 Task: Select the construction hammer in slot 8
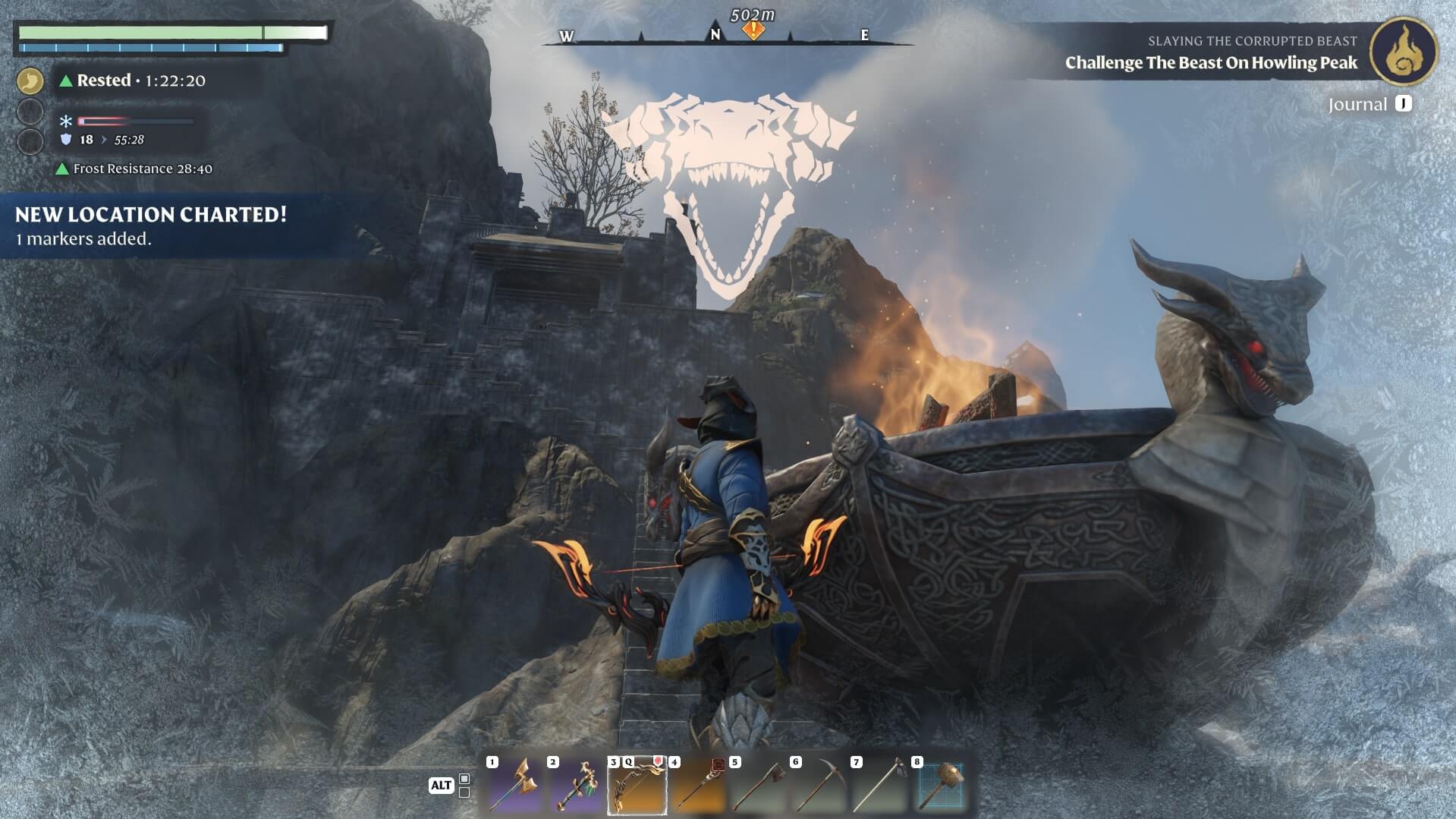pos(941,786)
